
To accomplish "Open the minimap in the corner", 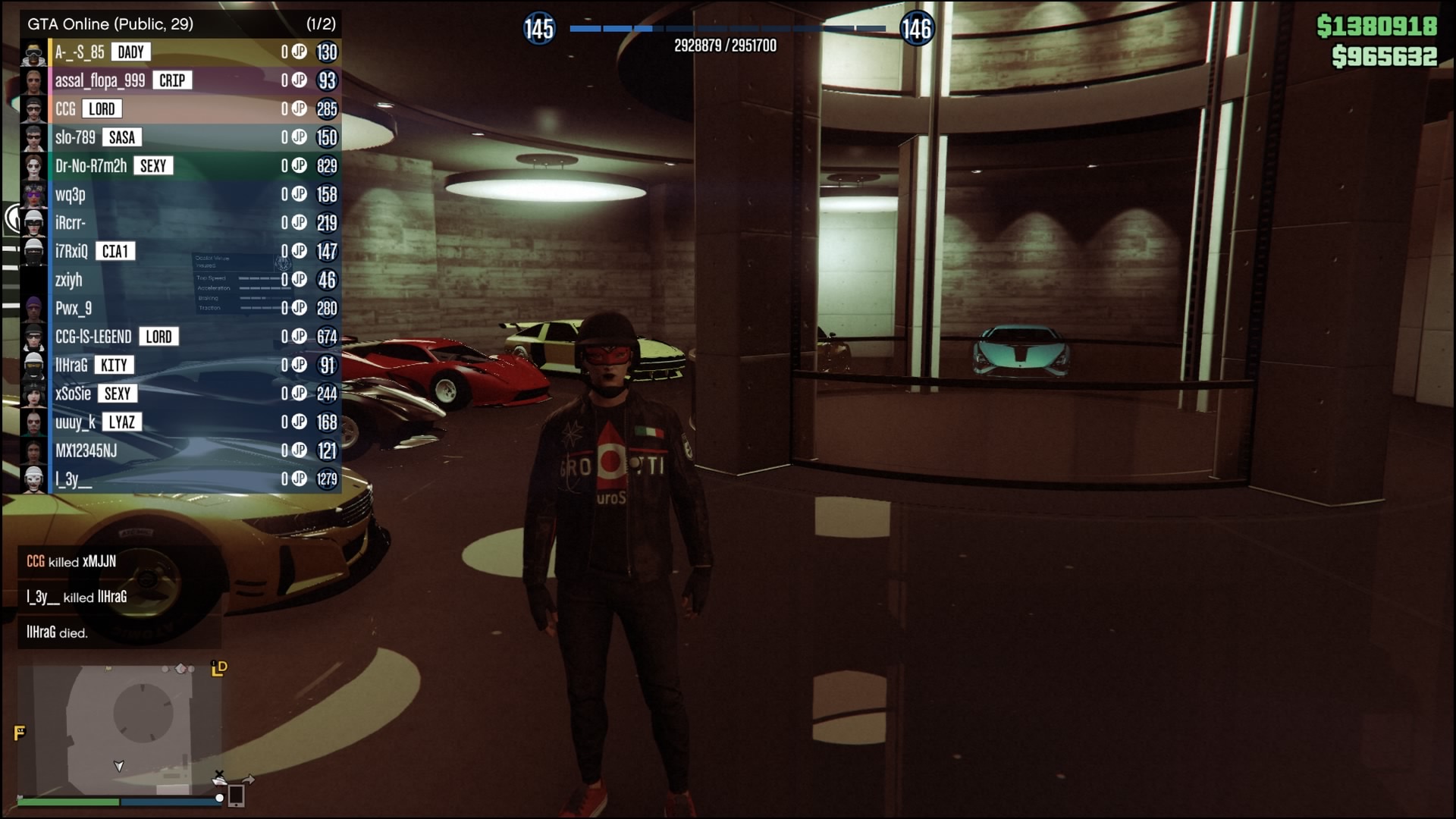I will (x=119, y=730).
